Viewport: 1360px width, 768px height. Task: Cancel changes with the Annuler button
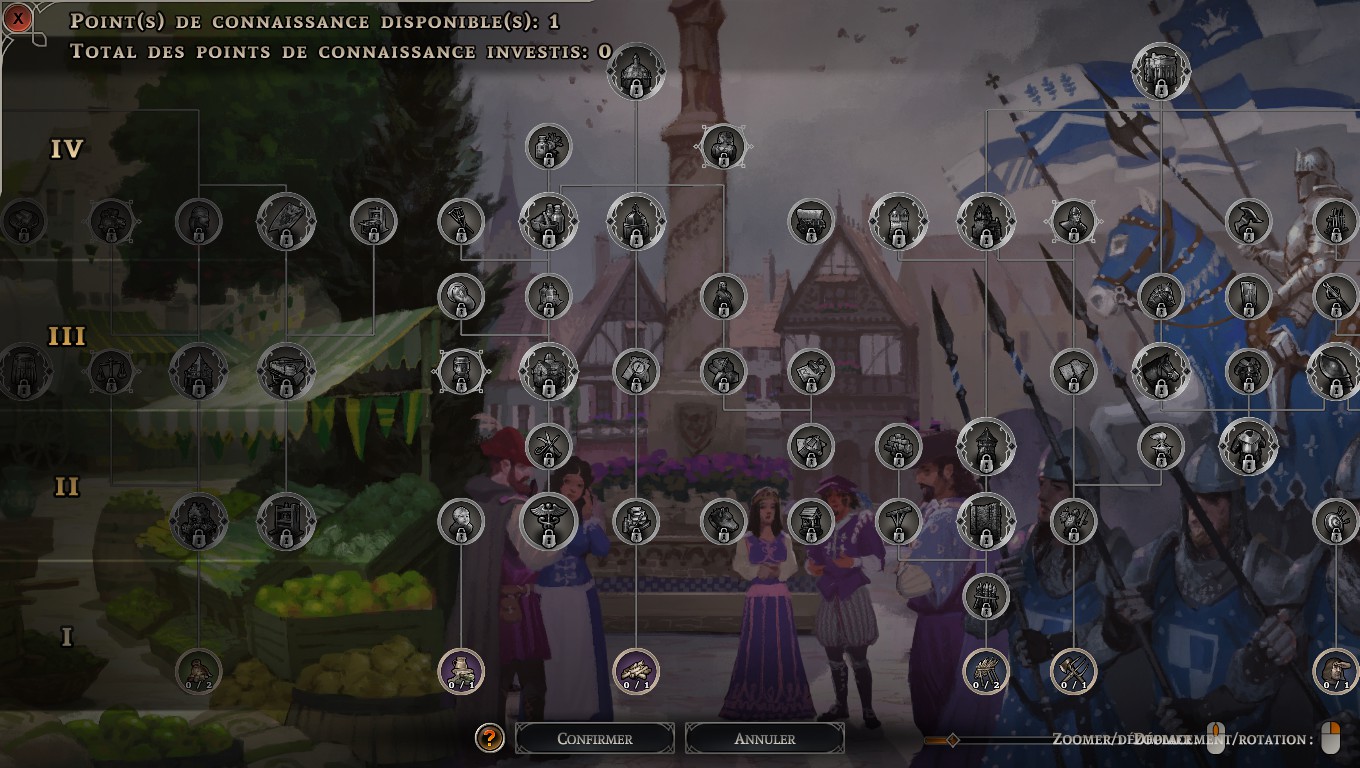[x=764, y=739]
